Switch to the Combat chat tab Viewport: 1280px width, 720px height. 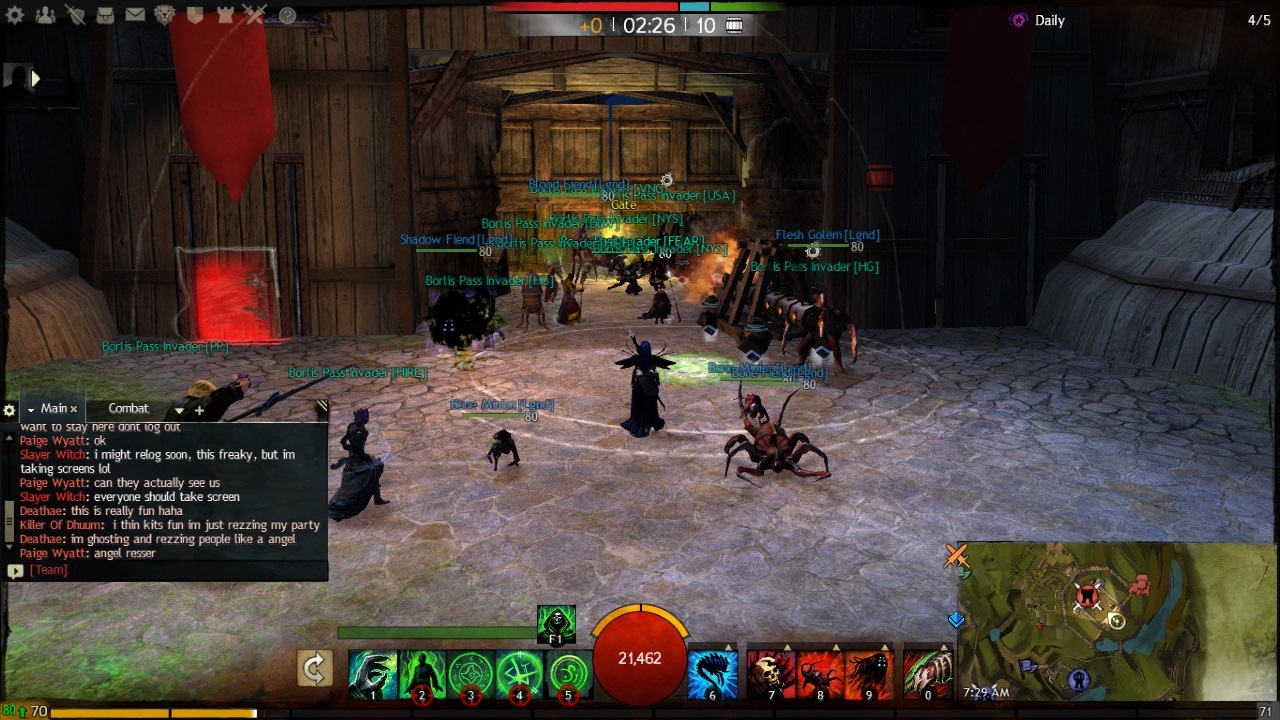click(128, 409)
